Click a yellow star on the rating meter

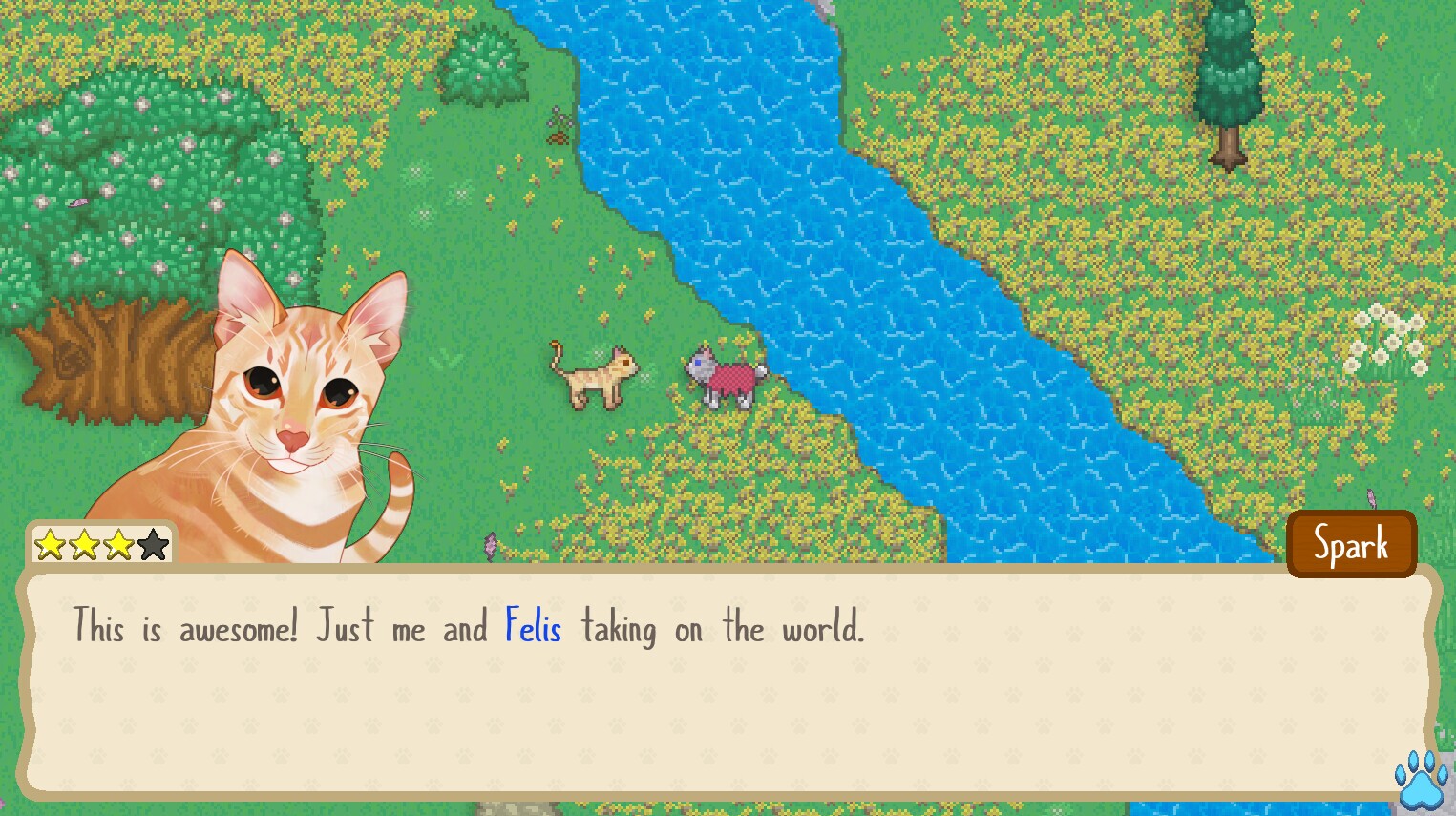point(84,543)
